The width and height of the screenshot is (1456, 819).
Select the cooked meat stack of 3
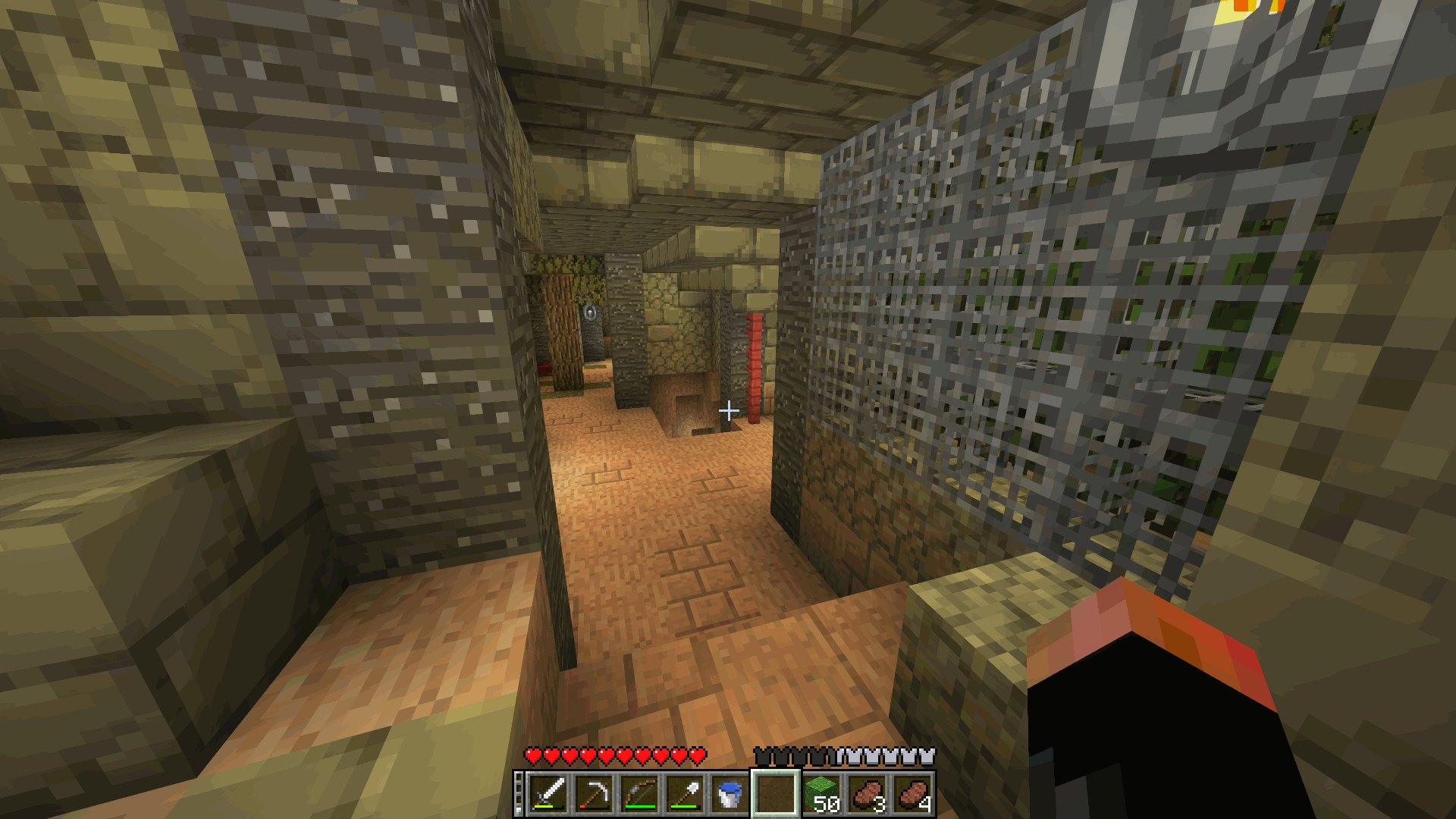(x=868, y=794)
